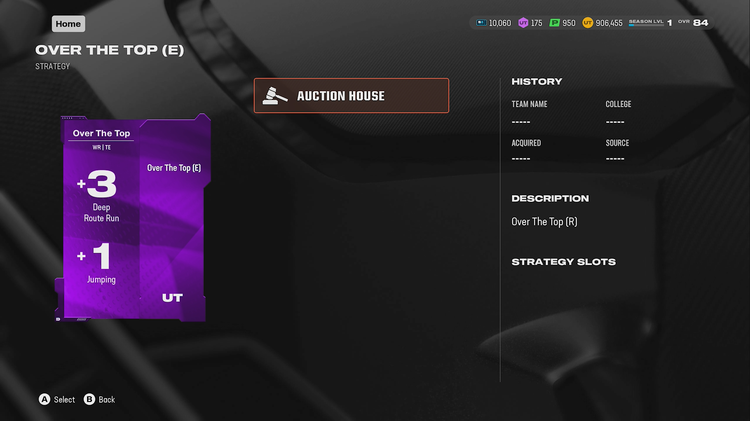Screen dimensions: 750x421
Task: Go to the Home breadcrumb
Action: pyautogui.click(x=68, y=24)
